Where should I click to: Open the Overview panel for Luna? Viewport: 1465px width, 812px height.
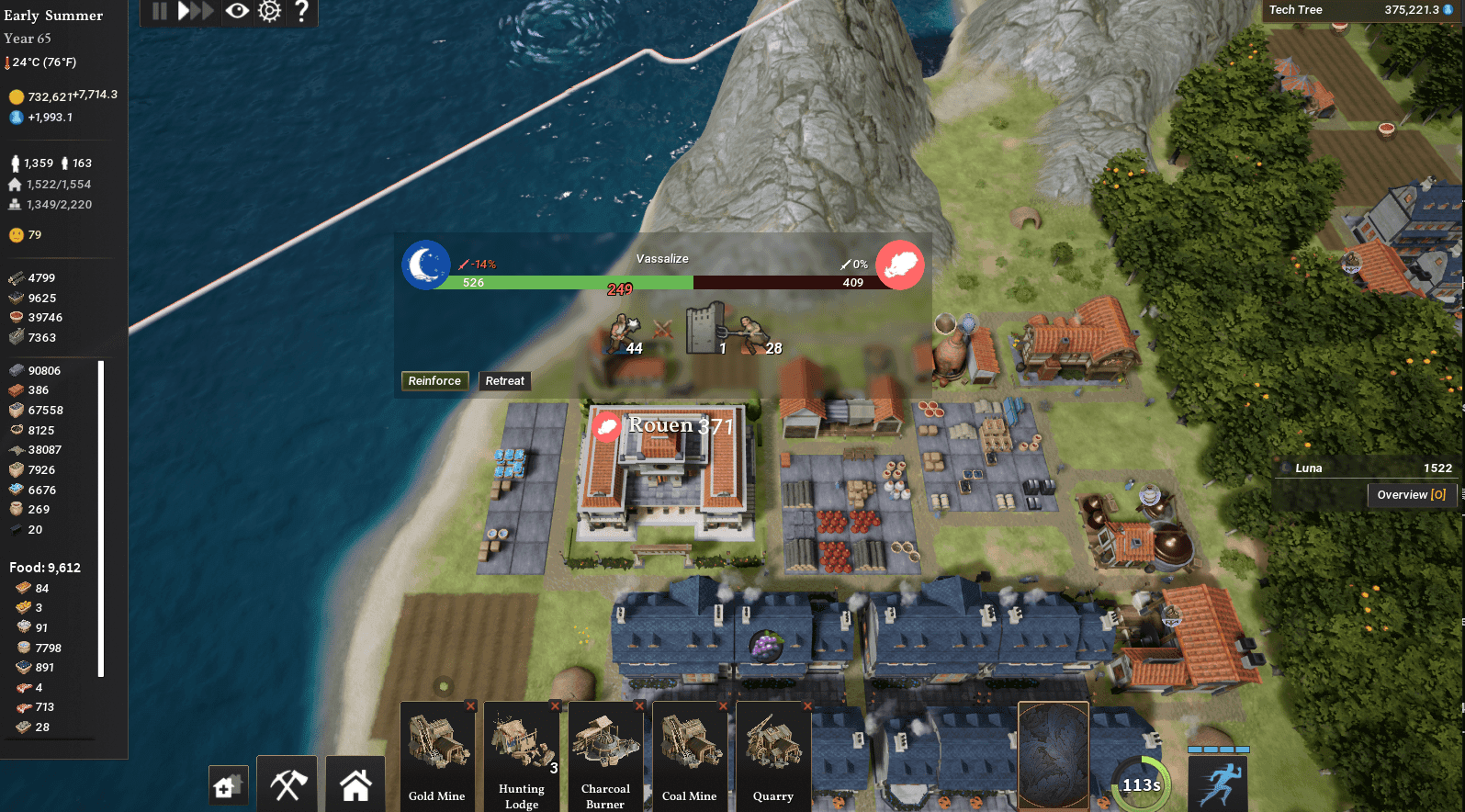click(1411, 494)
